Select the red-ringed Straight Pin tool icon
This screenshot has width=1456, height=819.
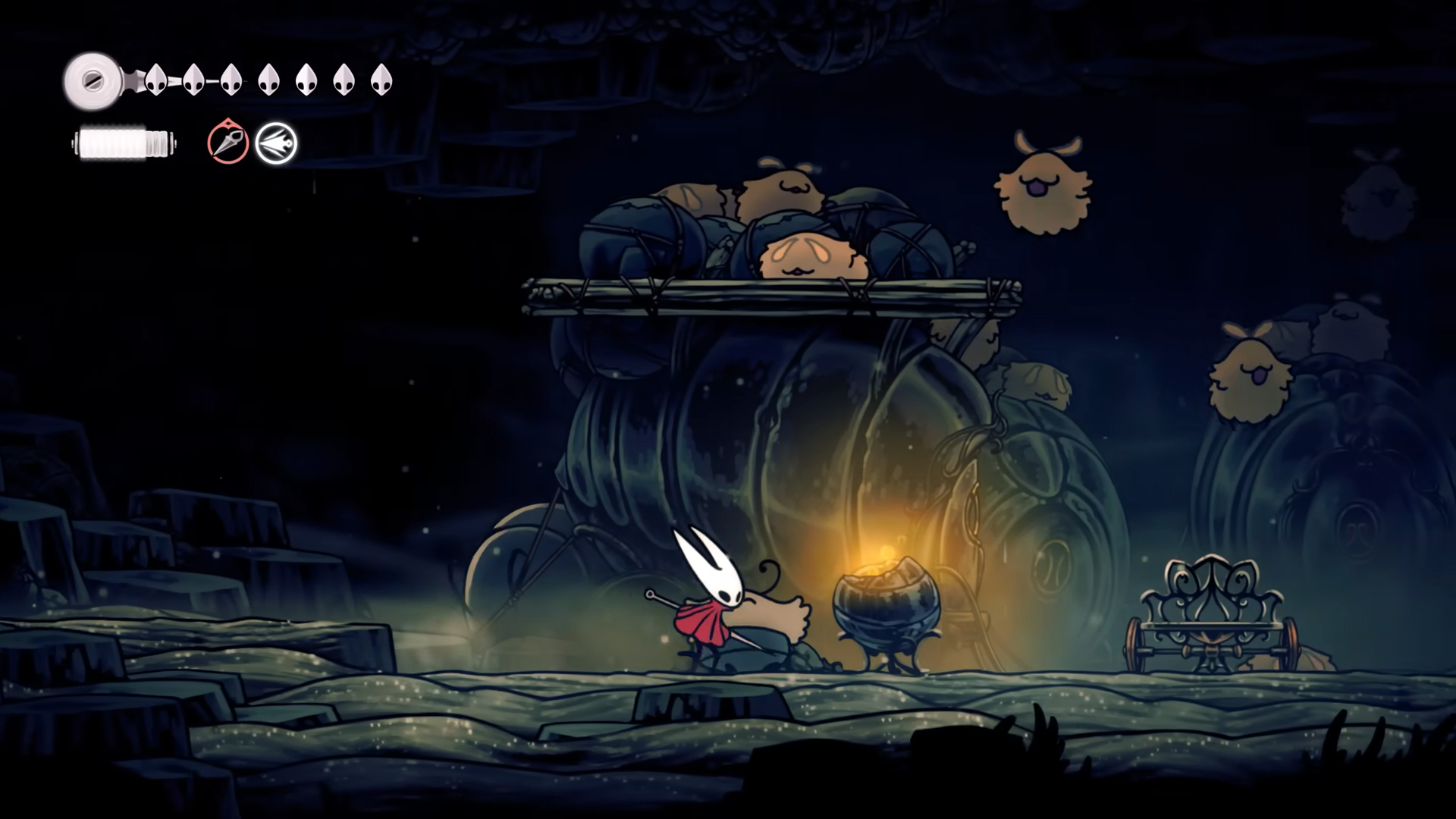click(x=227, y=143)
